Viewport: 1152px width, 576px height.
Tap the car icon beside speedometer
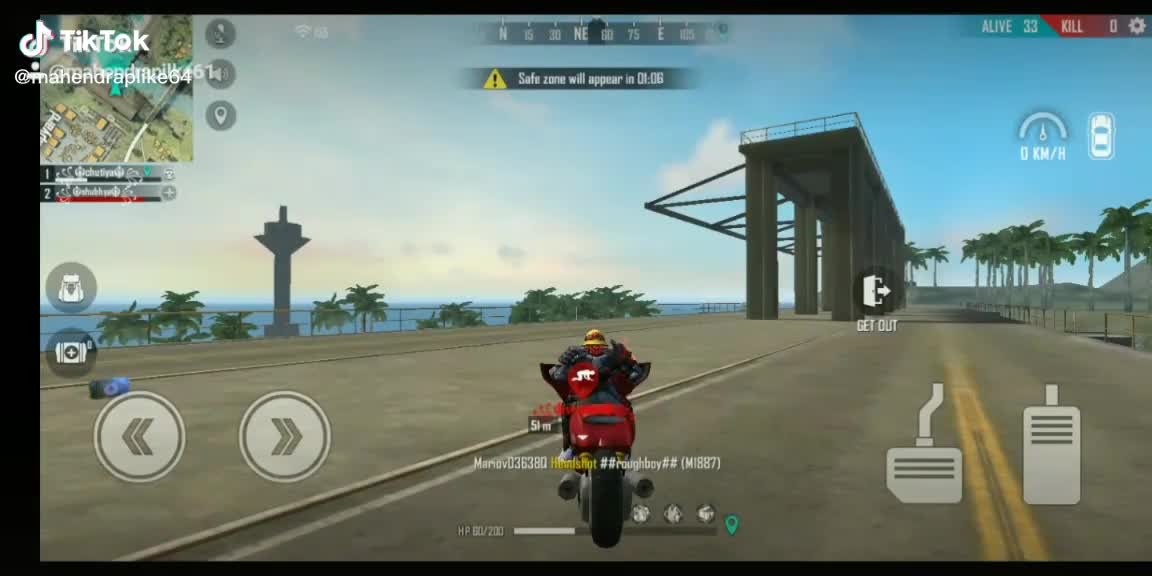1101,136
